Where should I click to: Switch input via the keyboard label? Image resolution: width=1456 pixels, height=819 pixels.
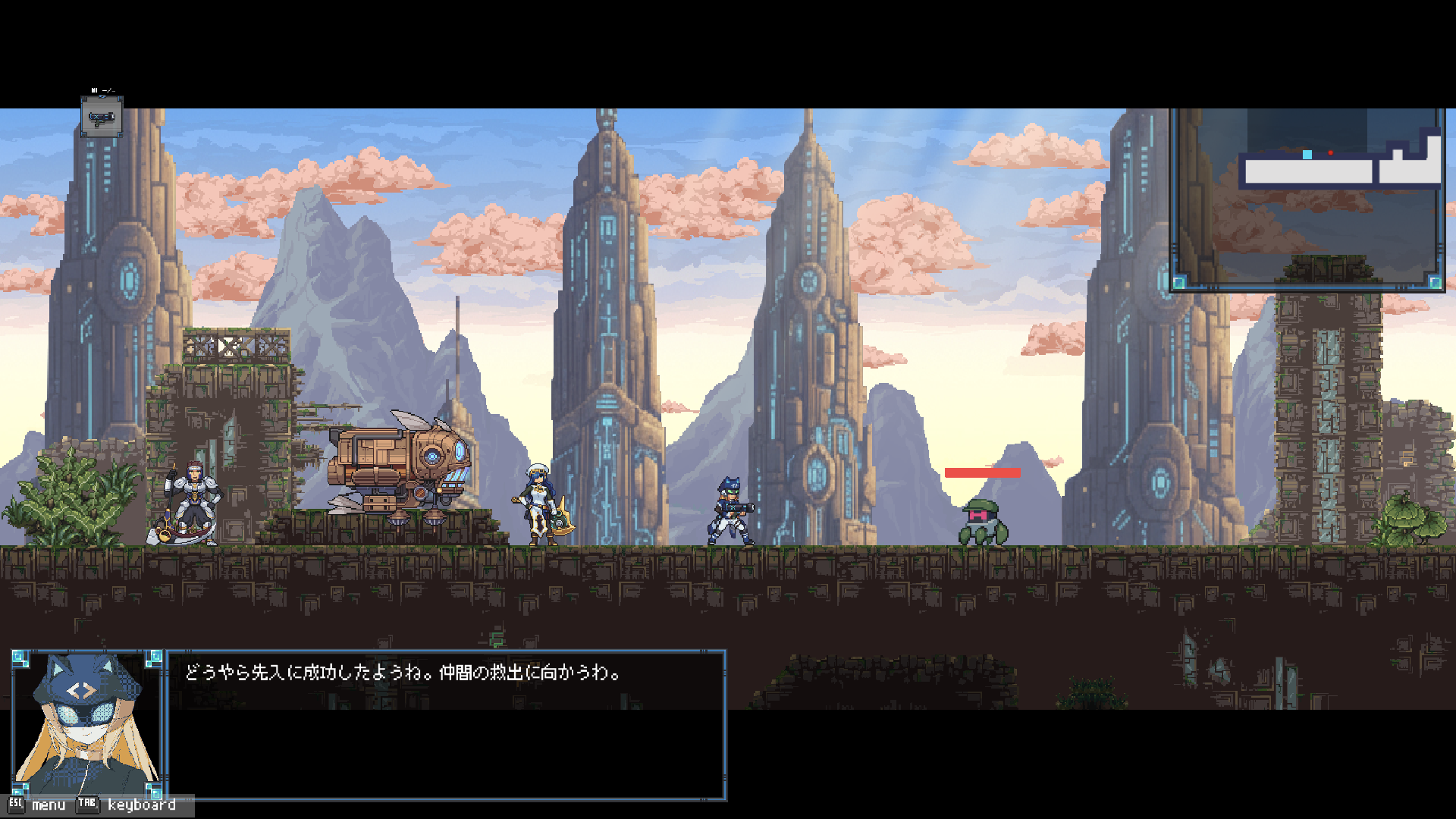141,805
